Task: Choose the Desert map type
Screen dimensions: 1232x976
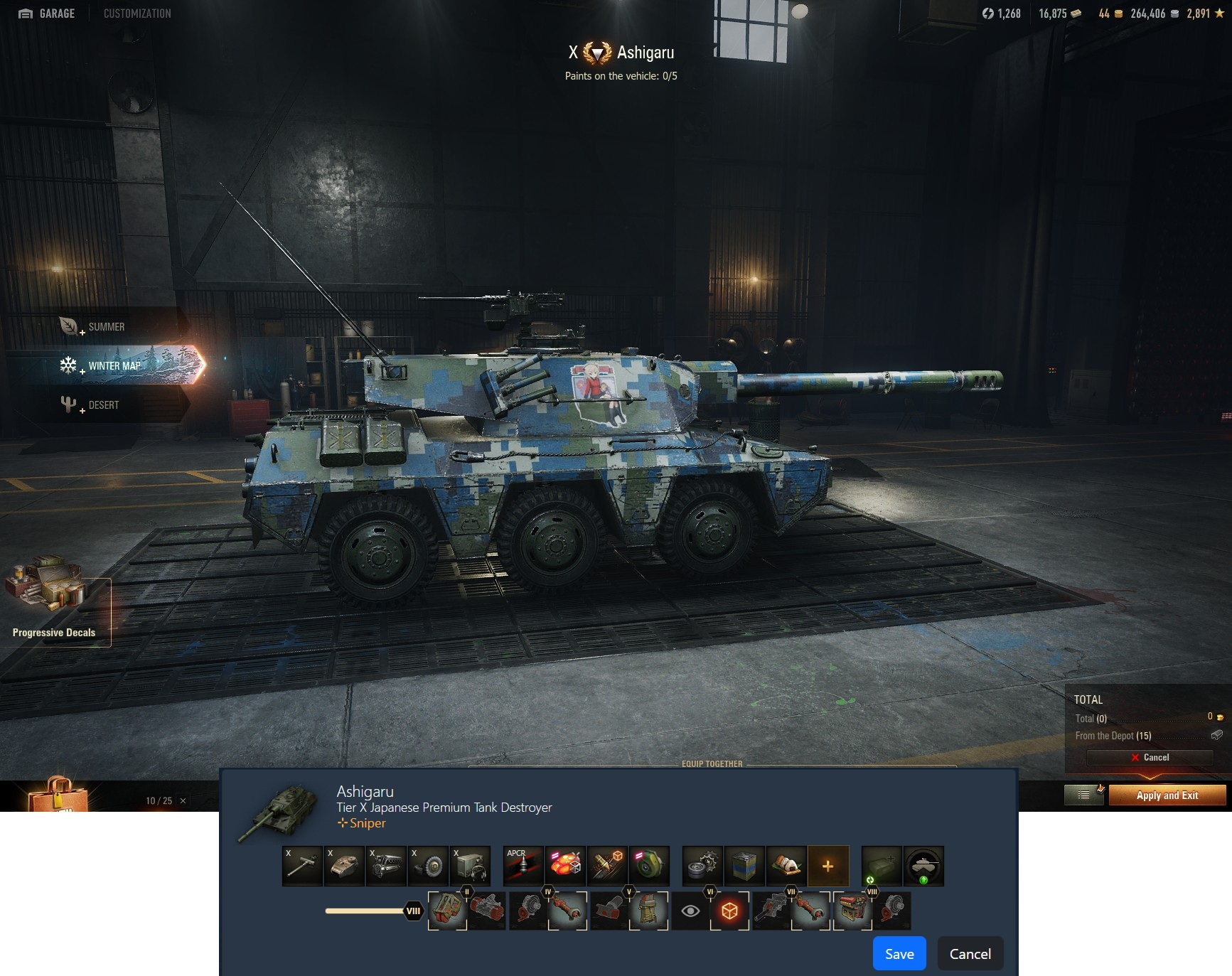Action: click(x=103, y=405)
